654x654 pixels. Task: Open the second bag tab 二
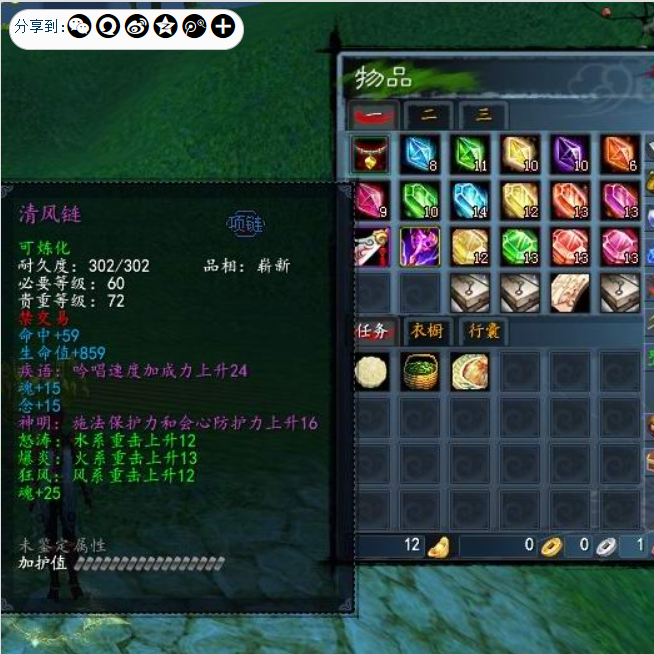429,114
